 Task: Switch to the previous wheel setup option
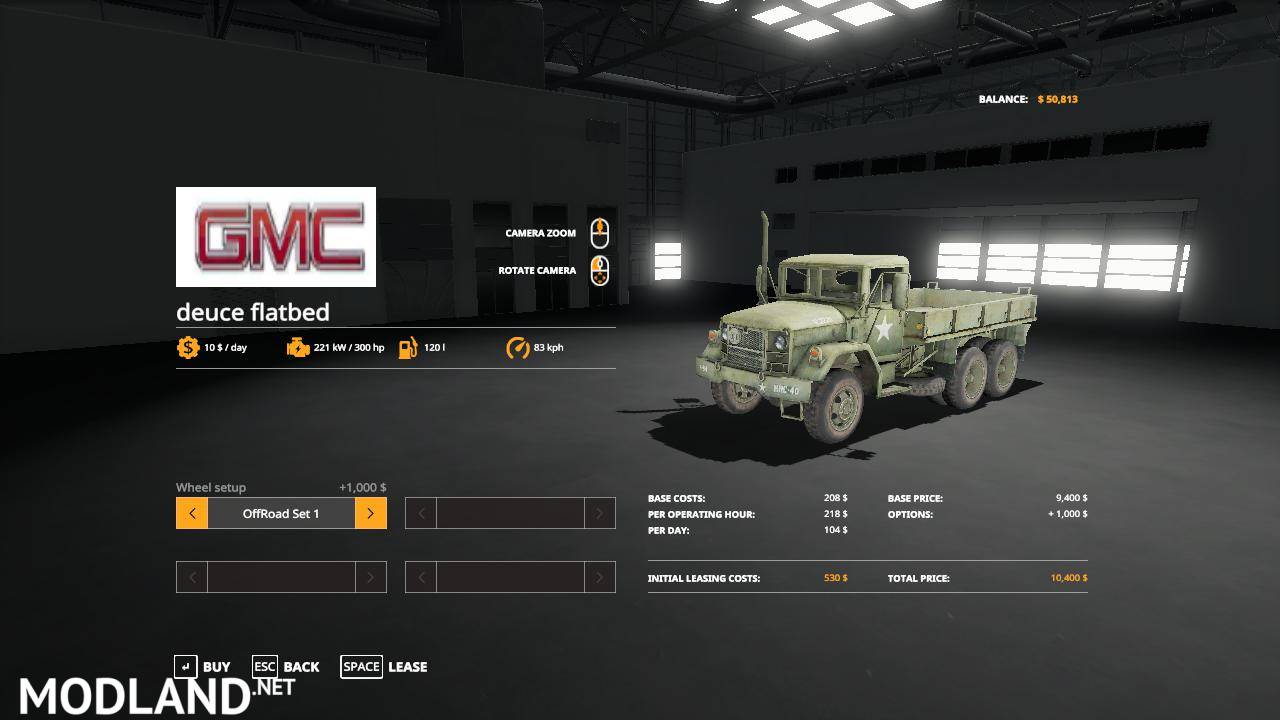pos(191,512)
